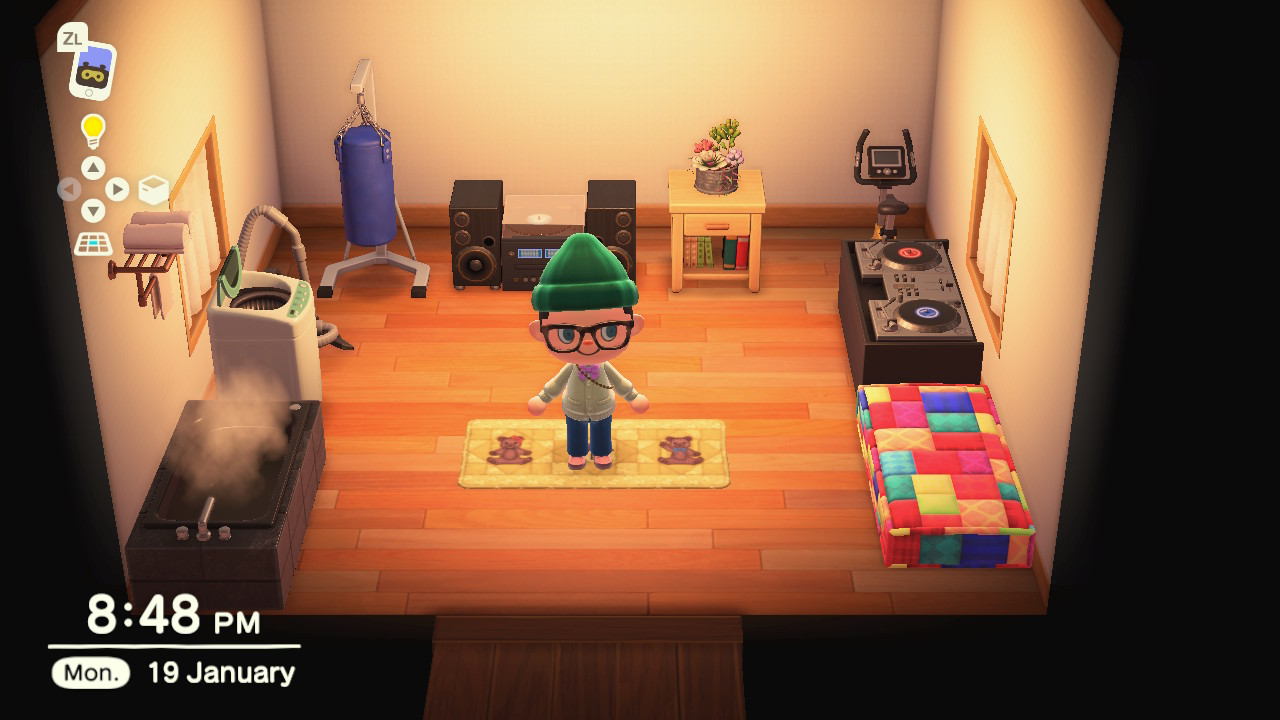The height and width of the screenshot is (720, 1280).
Task: Open the home storage box icon
Action: coord(153,189)
